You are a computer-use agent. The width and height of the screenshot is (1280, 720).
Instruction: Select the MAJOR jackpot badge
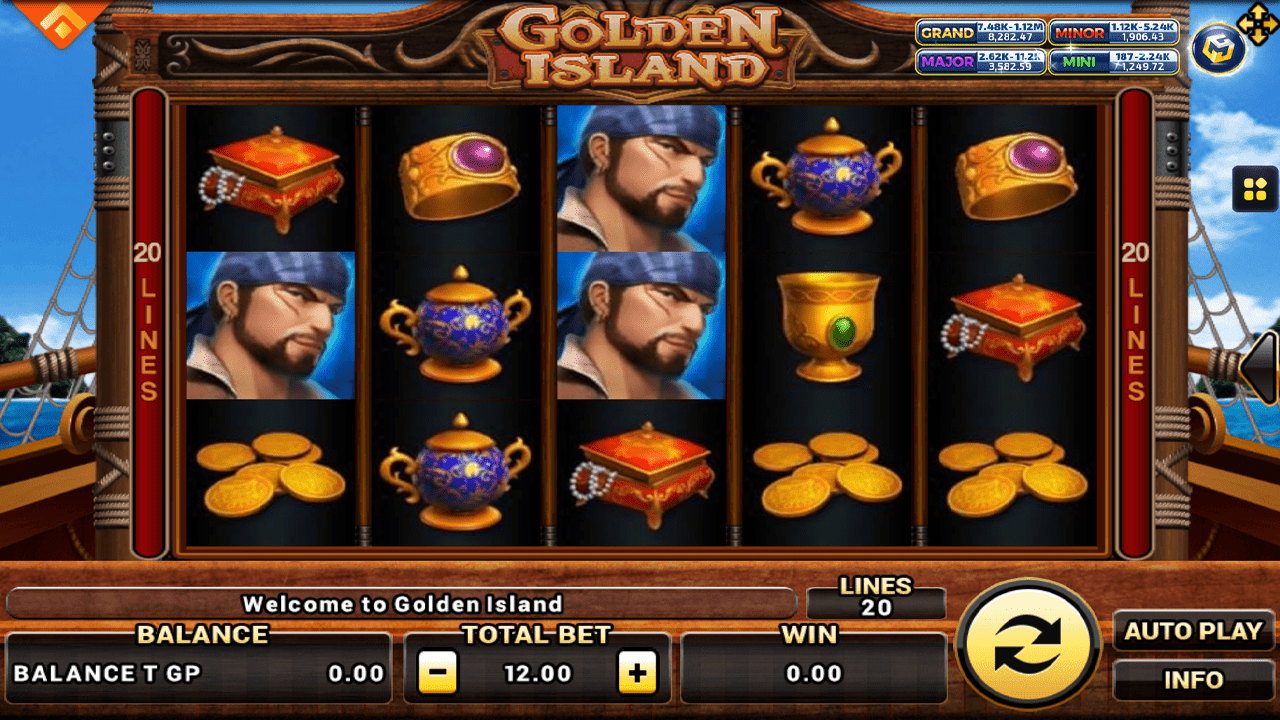pyautogui.click(x=982, y=63)
